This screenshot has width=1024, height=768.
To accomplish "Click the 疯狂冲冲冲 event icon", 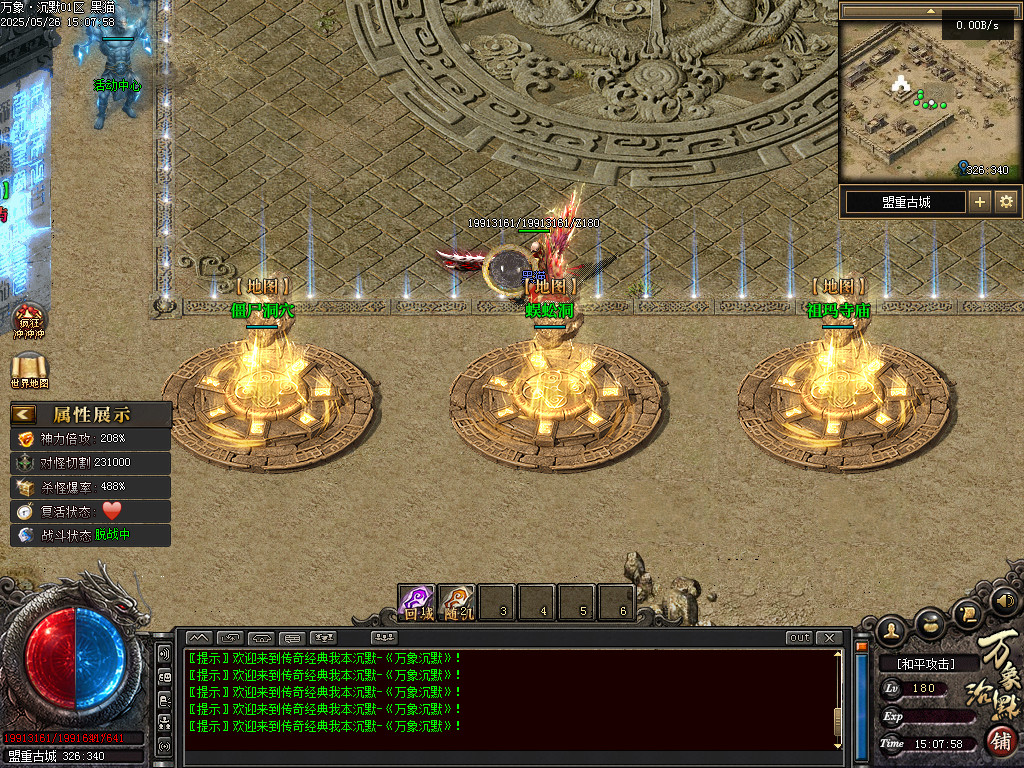I will pos(28,320).
